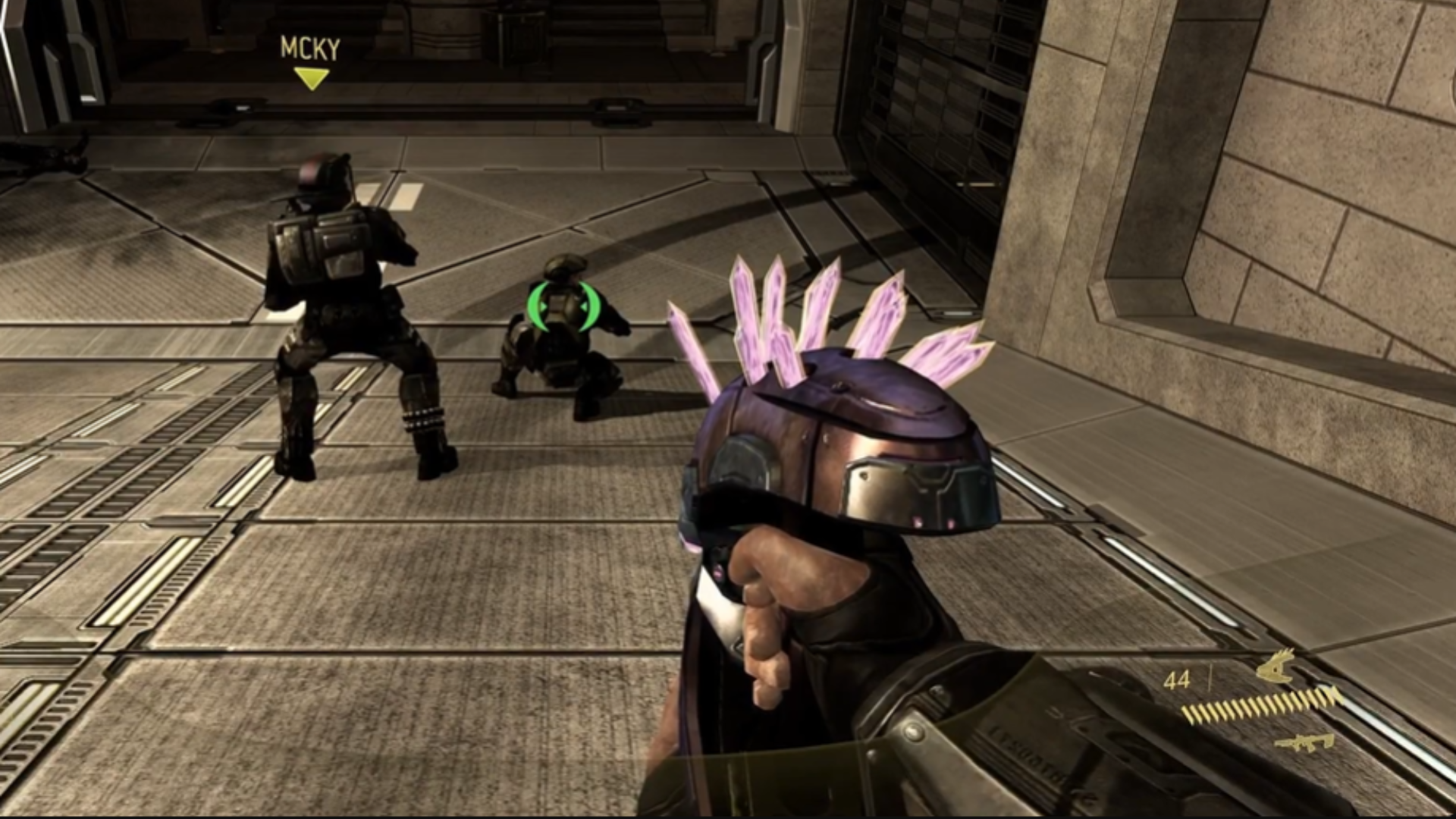Image resolution: width=1456 pixels, height=819 pixels.
Task: Select the Needler weapon icon
Action: tap(1275, 667)
